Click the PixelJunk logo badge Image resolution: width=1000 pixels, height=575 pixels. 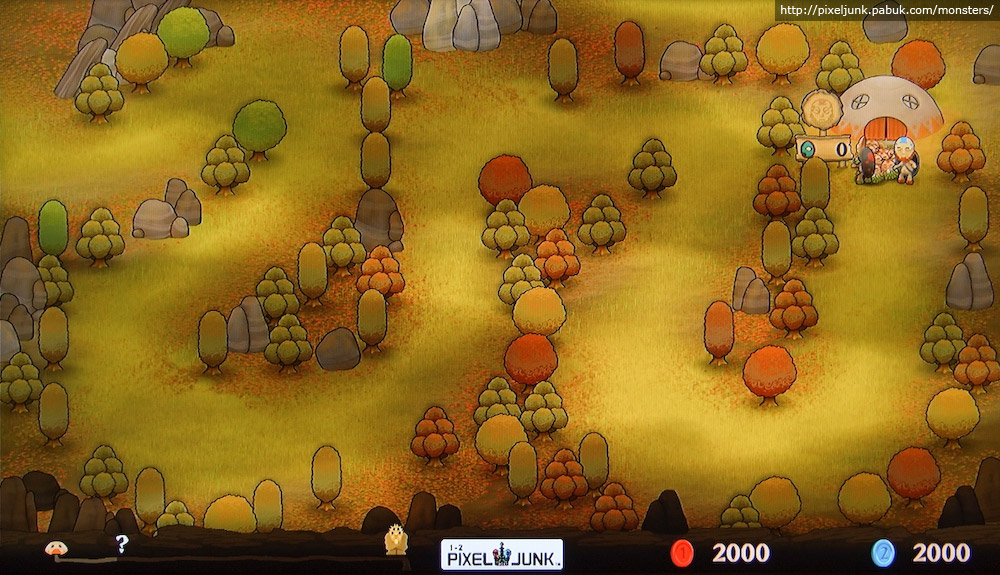pos(502,554)
